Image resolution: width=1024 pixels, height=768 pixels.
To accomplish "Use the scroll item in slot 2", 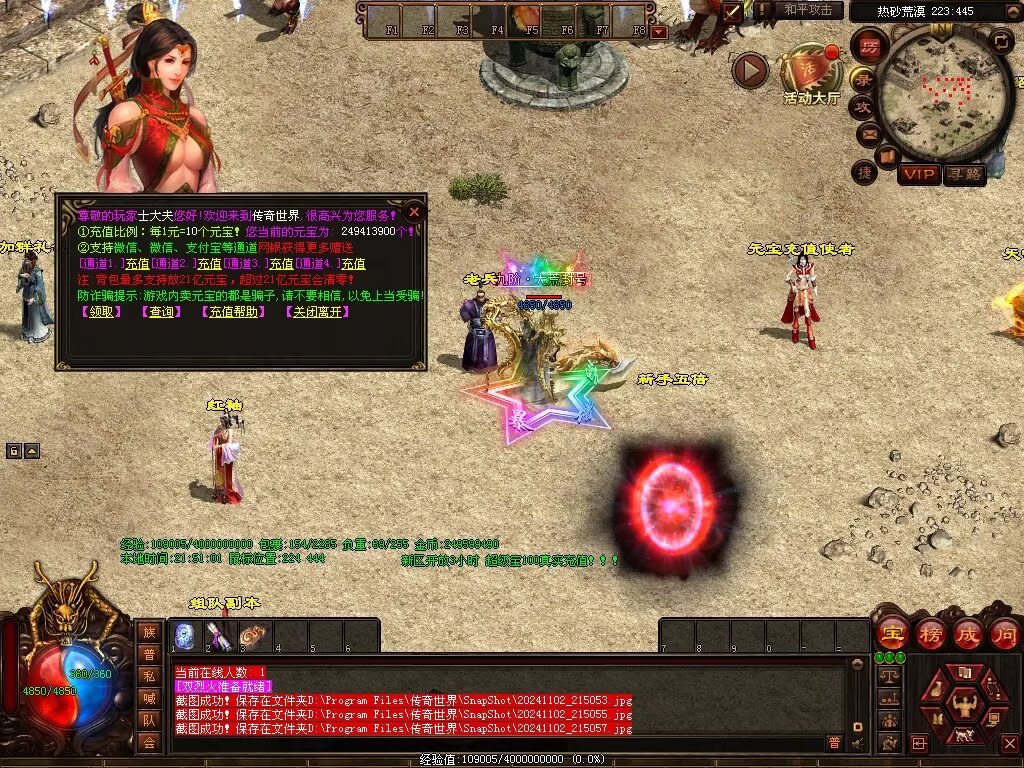I will (x=218, y=636).
